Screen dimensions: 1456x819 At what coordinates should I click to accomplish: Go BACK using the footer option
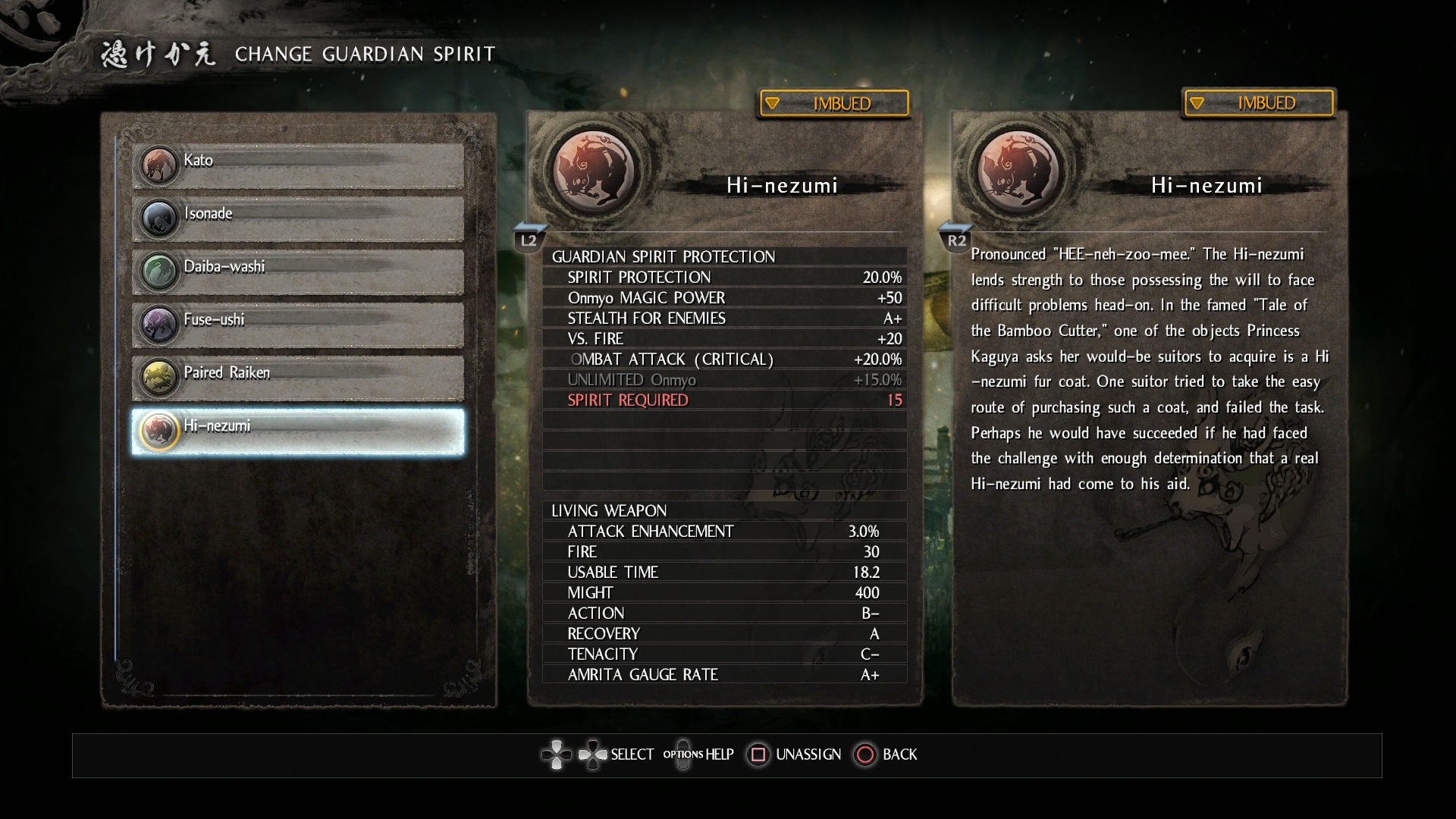(886, 755)
